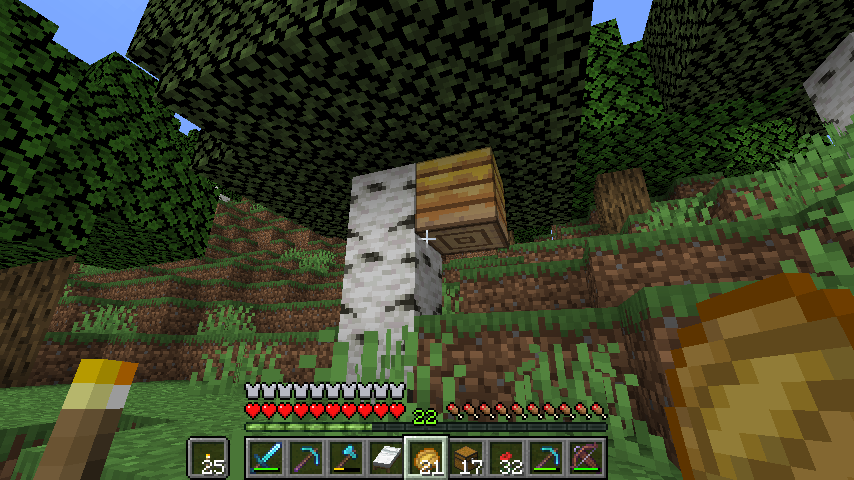Choose the pickaxe beside the diamond sword
Image resolution: width=854 pixels, height=480 pixels.
click(x=305, y=458)
